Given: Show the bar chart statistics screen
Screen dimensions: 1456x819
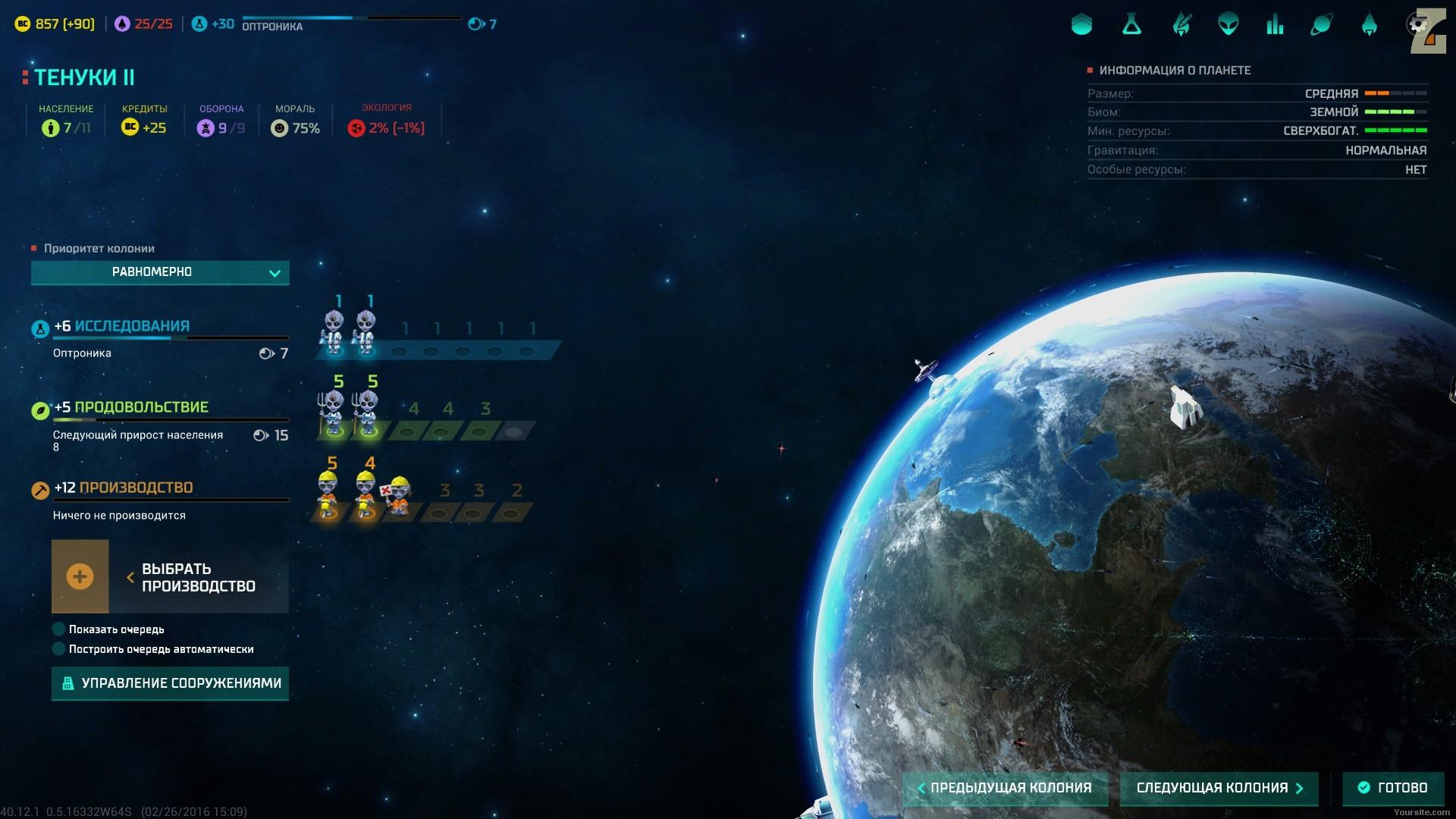Looking at the screenshot, I should (x=1275, y=25).
